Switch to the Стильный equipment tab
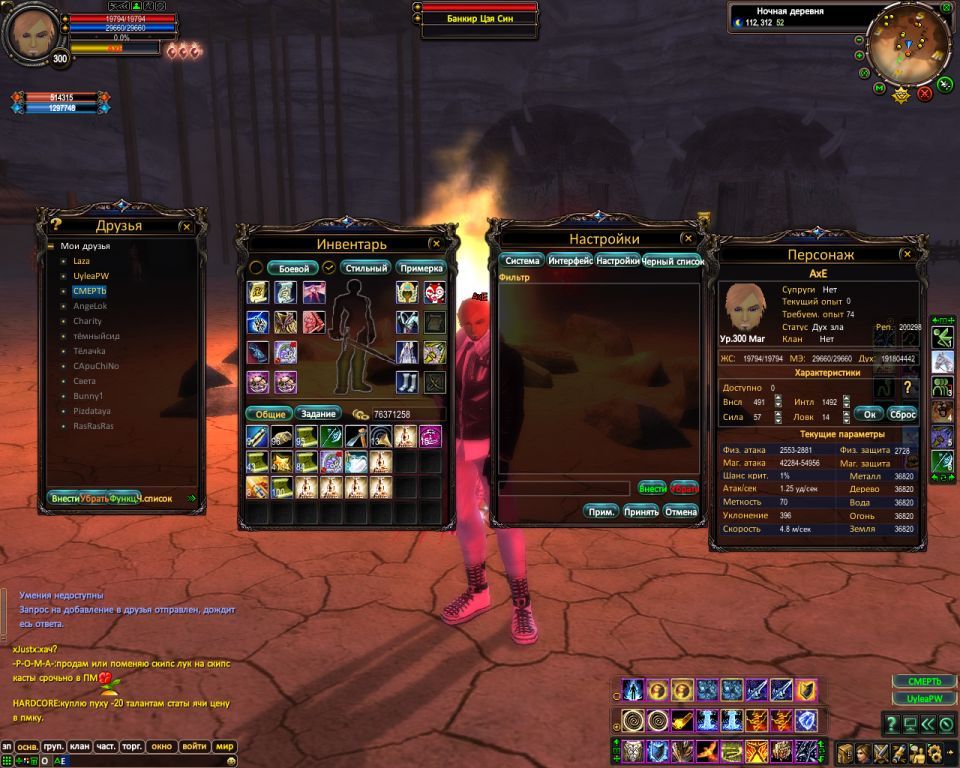The width and height of the screenshot is (960, 768). tap(365, 268)
